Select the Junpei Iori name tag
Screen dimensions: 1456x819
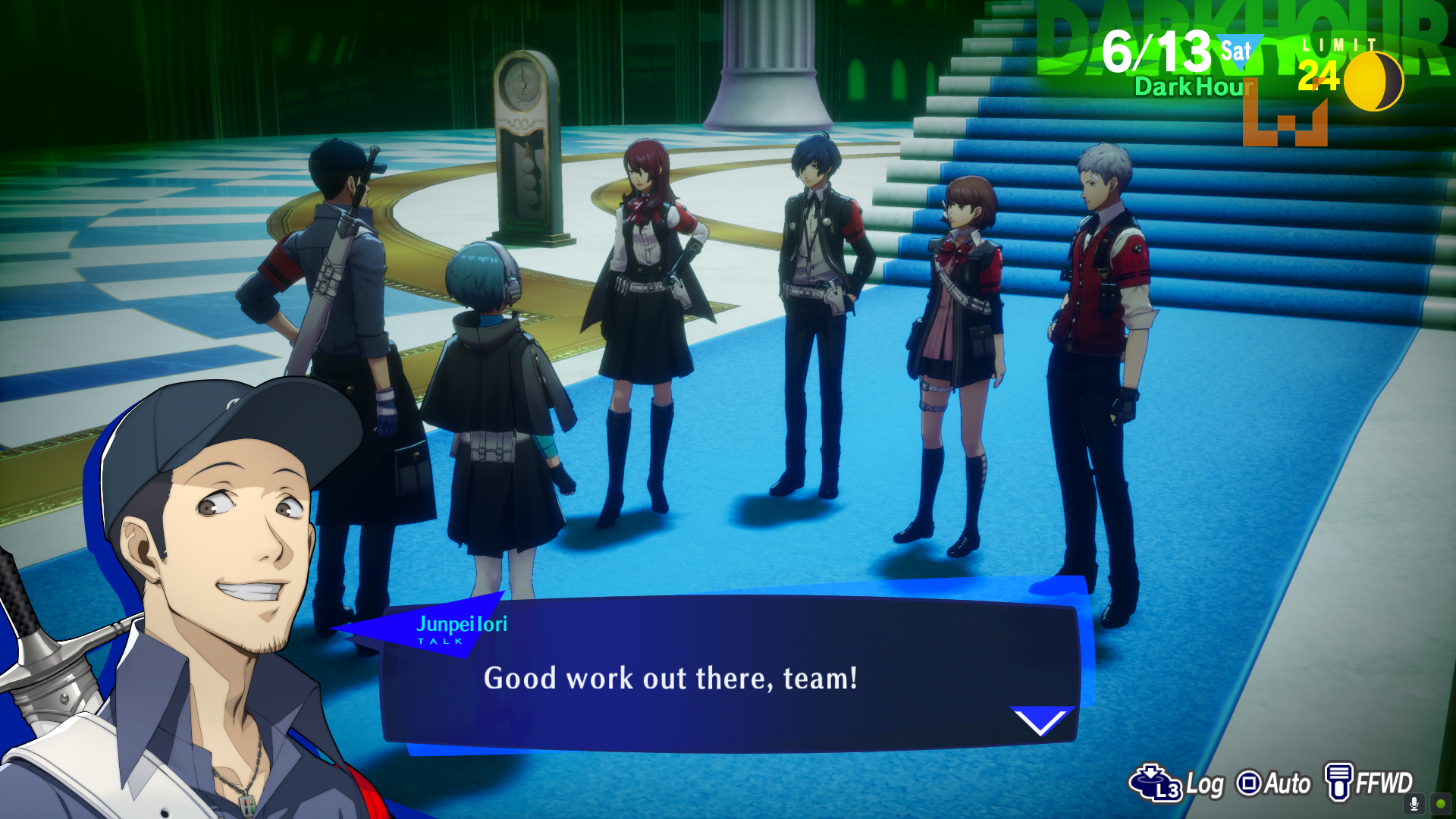point(463,626)
